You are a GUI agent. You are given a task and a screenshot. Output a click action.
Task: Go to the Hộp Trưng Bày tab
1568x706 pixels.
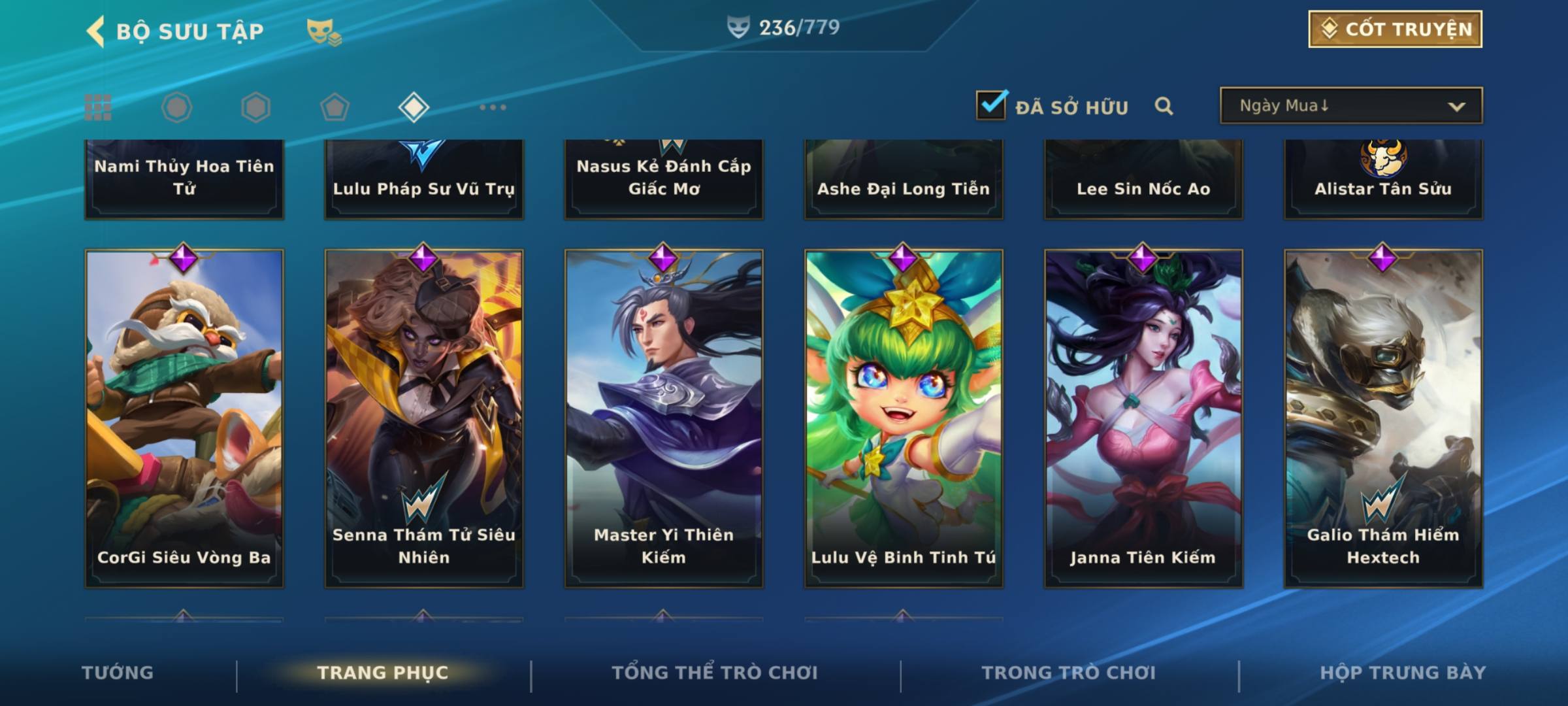tap(1403, 673)
